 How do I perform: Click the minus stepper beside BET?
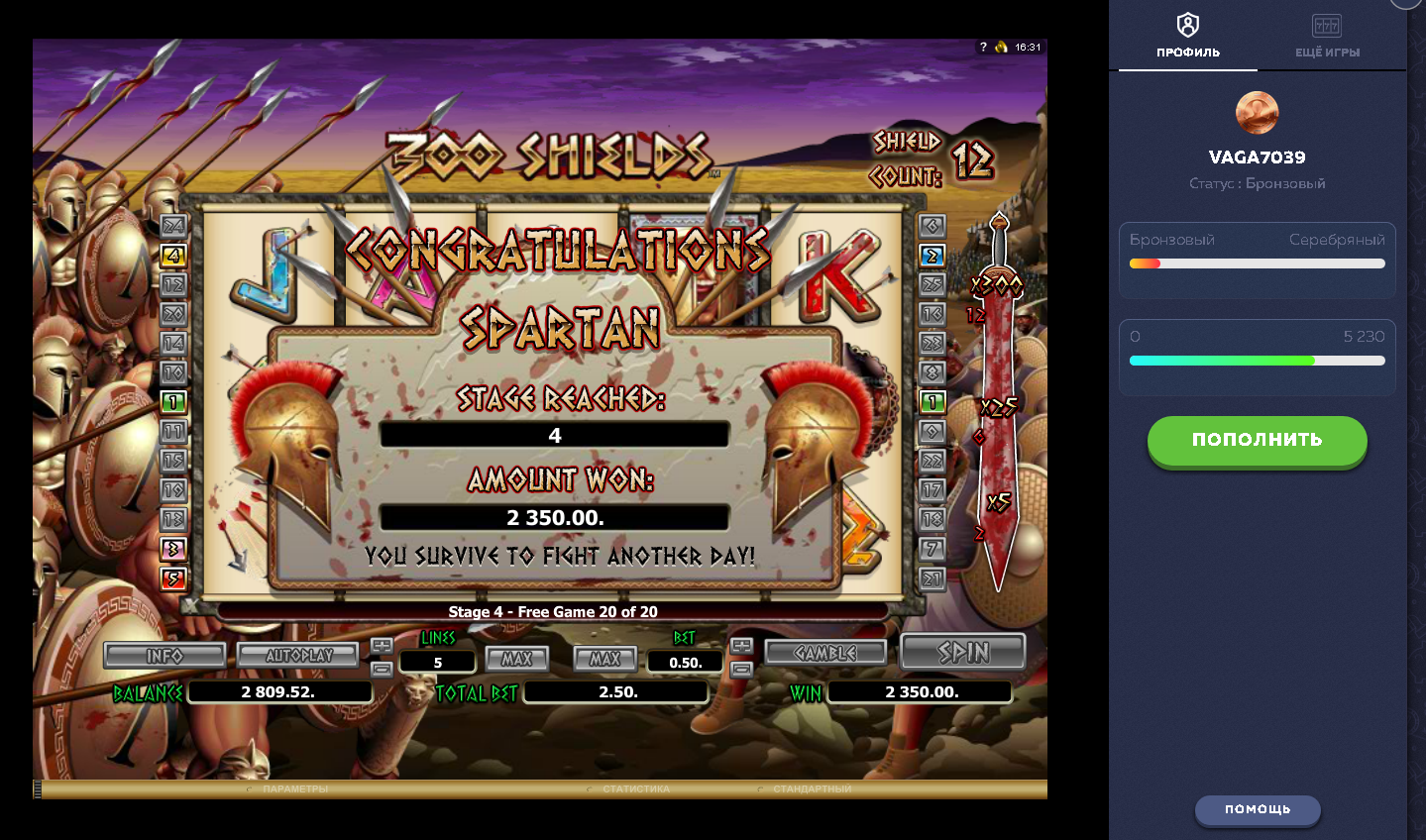pyautogui.click(x=740, y=669)
